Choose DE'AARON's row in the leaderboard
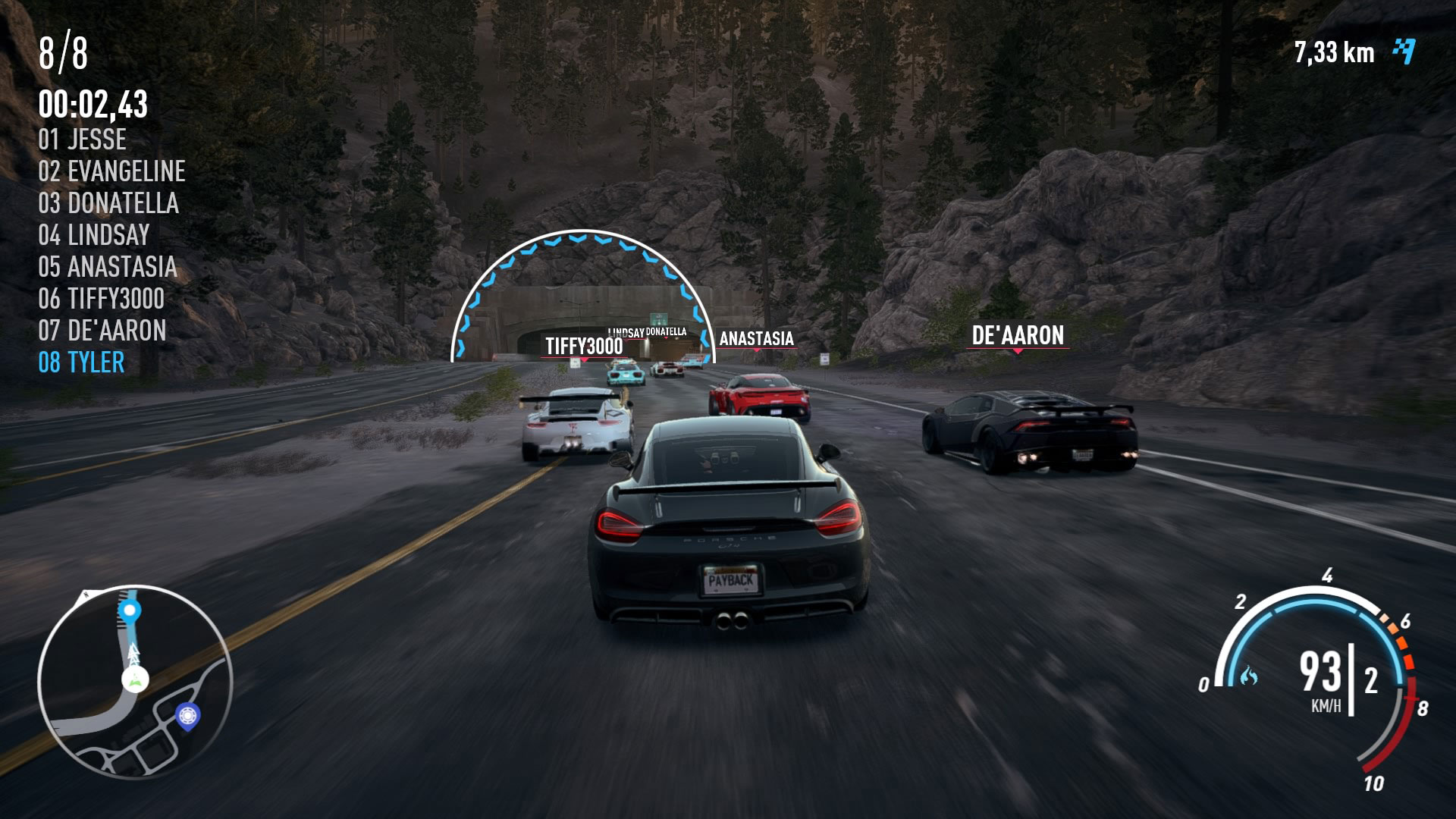 [102, 331]
